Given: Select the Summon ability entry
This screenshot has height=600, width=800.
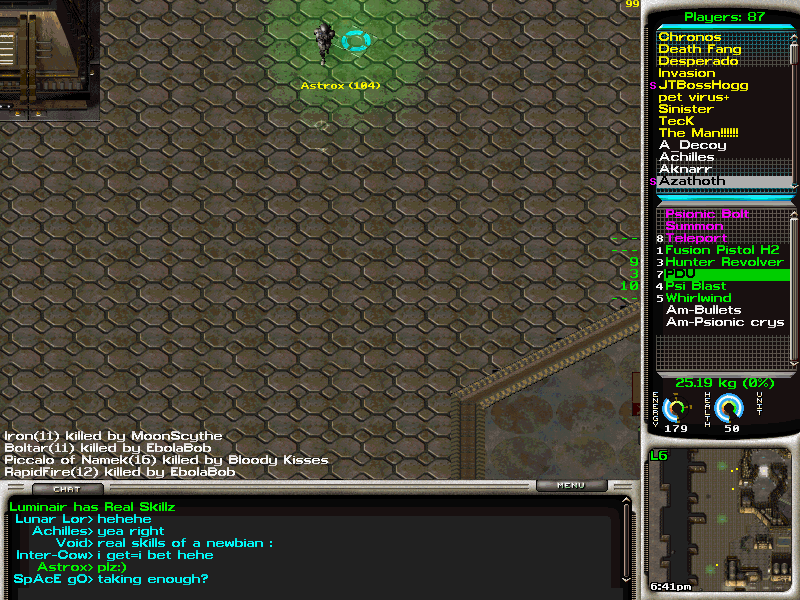Looking at the screenshot, I should click(x=694, y=226).
